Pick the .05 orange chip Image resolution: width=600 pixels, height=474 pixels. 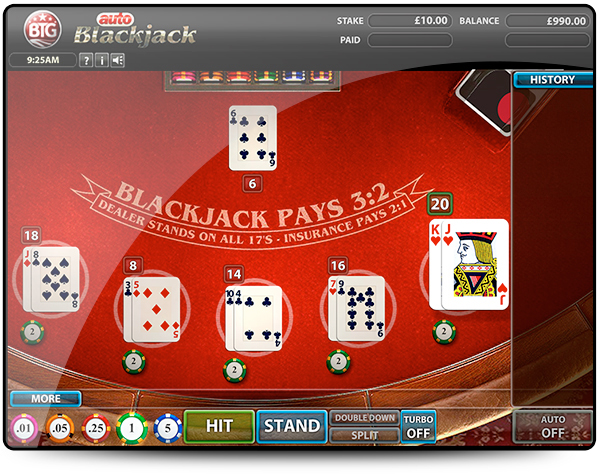(59, 428)
